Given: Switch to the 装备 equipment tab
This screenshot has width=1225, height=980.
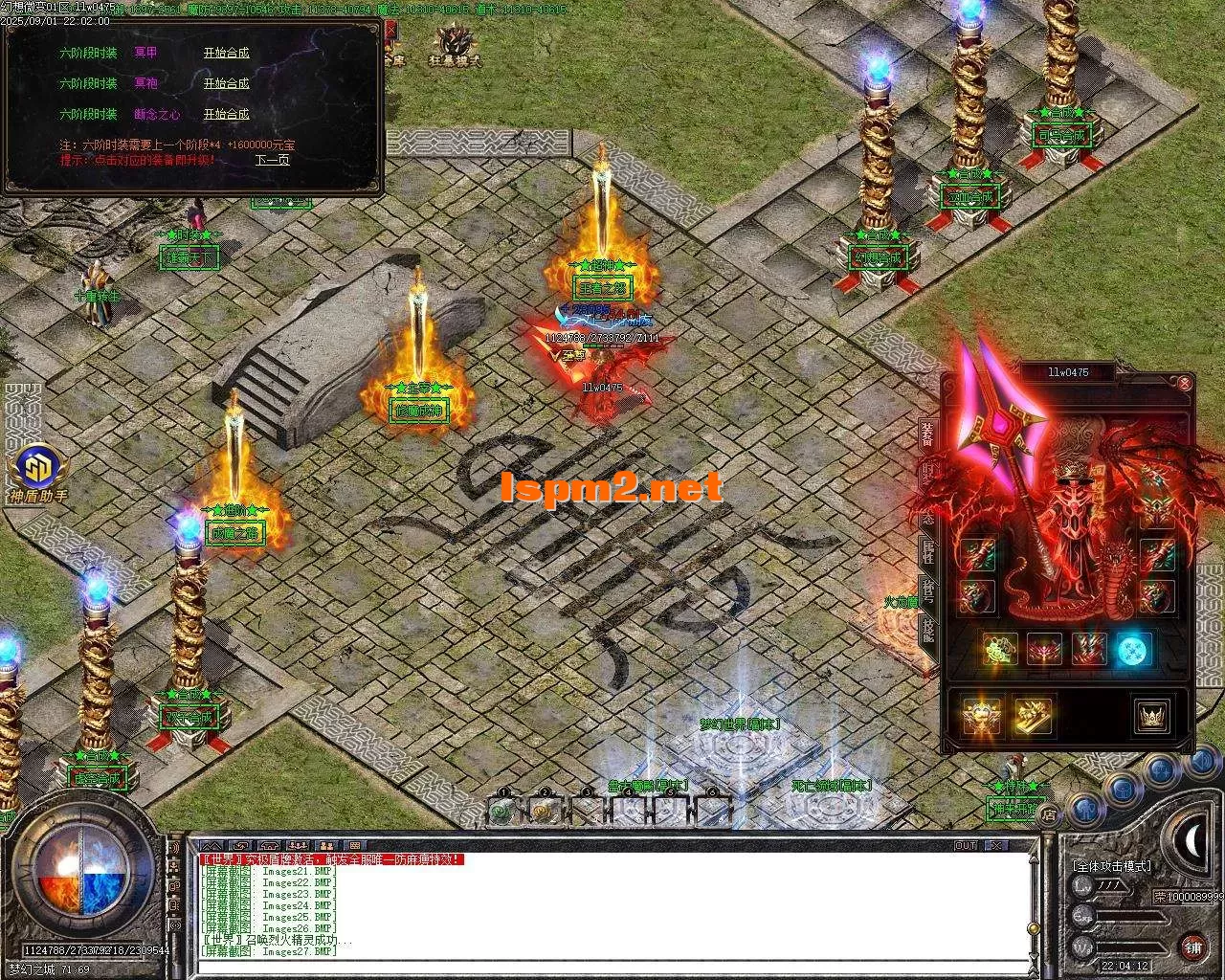Looking at the screenshot, I should (x=927, y=434).
